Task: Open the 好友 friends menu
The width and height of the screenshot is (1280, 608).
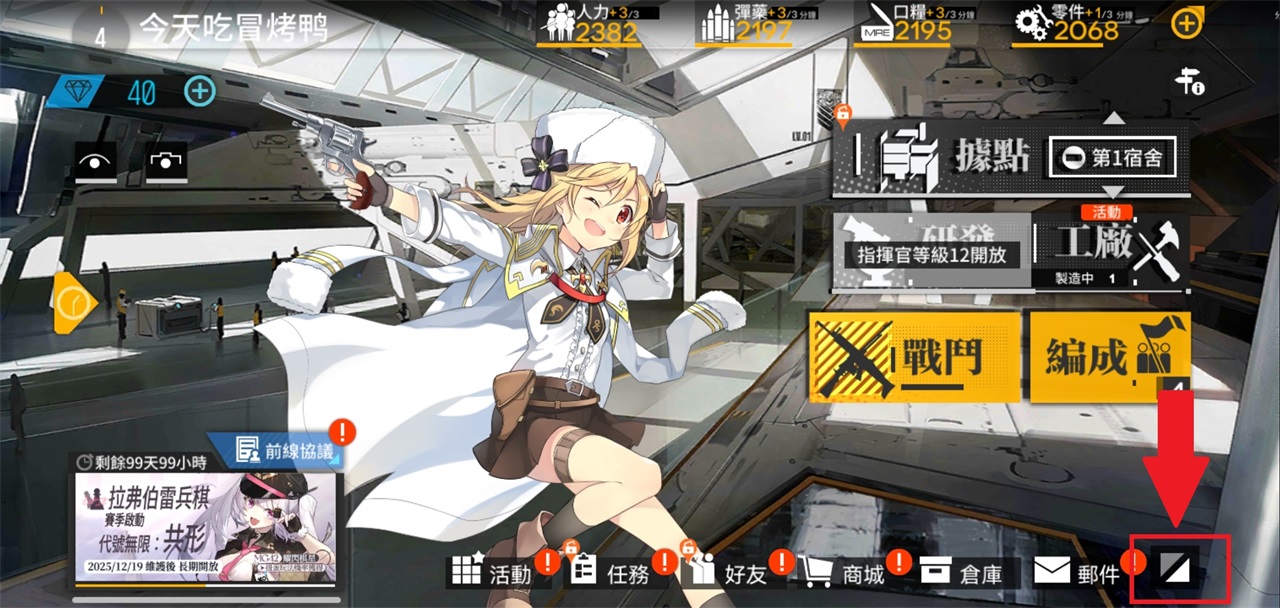Action: (x=728, y=573)
